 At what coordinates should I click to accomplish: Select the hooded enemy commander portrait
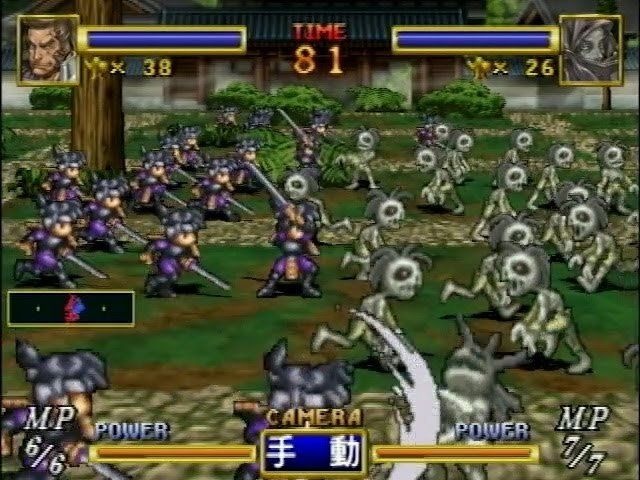[590, 49]
